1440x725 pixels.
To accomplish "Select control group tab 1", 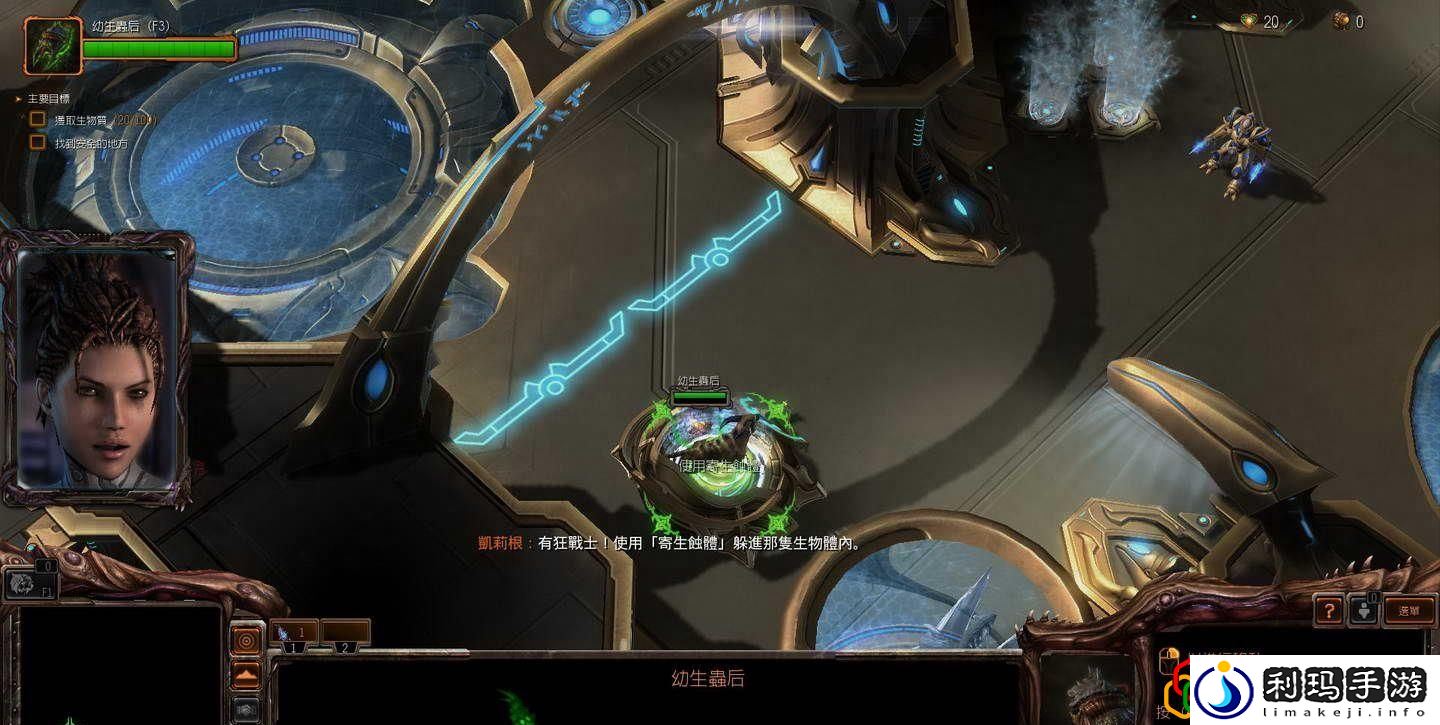I will 293,646.
